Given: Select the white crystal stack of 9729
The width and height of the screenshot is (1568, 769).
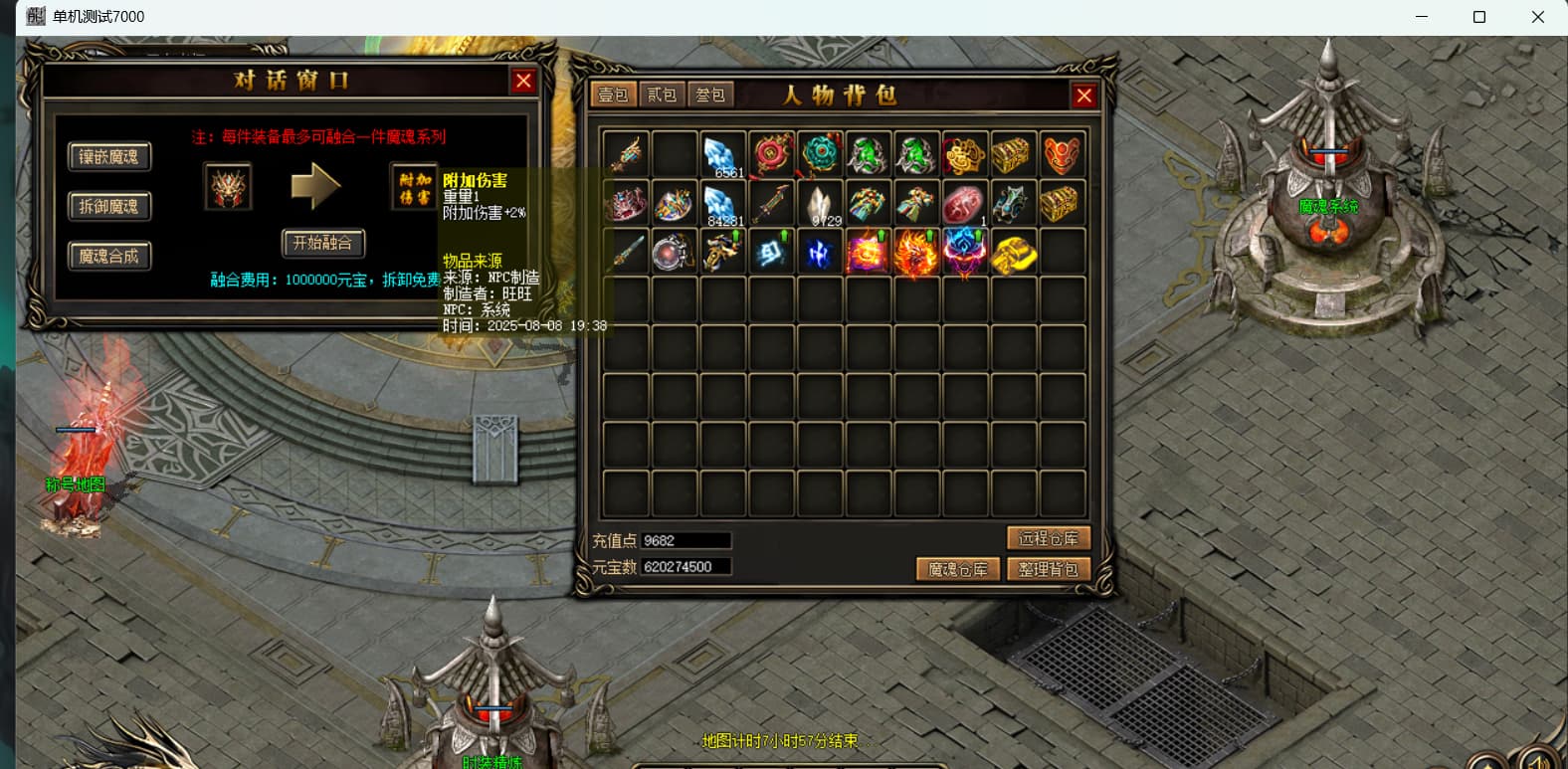Looking at the screenshot, I should [821, 204].
